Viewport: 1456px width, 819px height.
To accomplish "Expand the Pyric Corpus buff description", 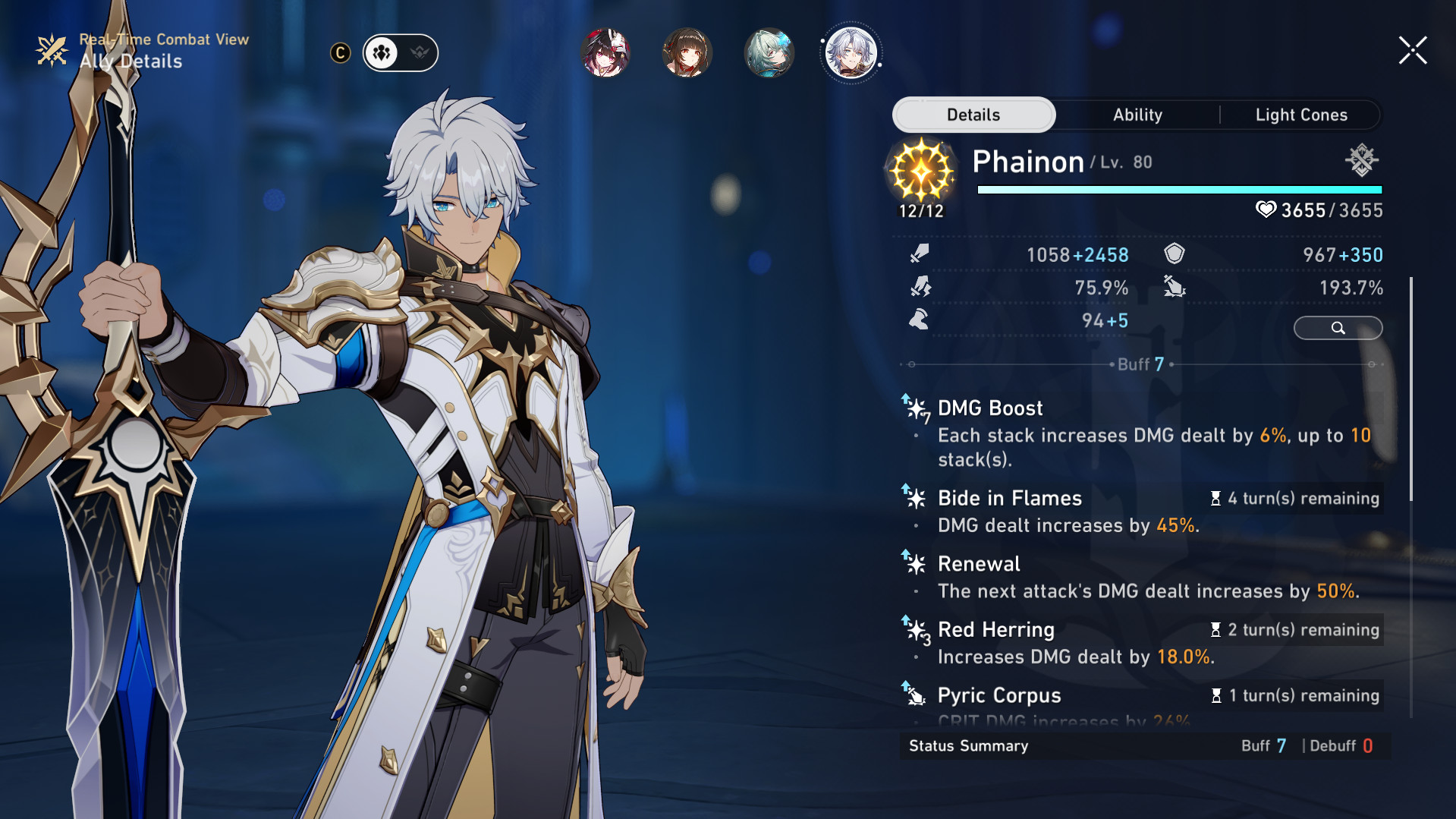I will tap(999, 695).
